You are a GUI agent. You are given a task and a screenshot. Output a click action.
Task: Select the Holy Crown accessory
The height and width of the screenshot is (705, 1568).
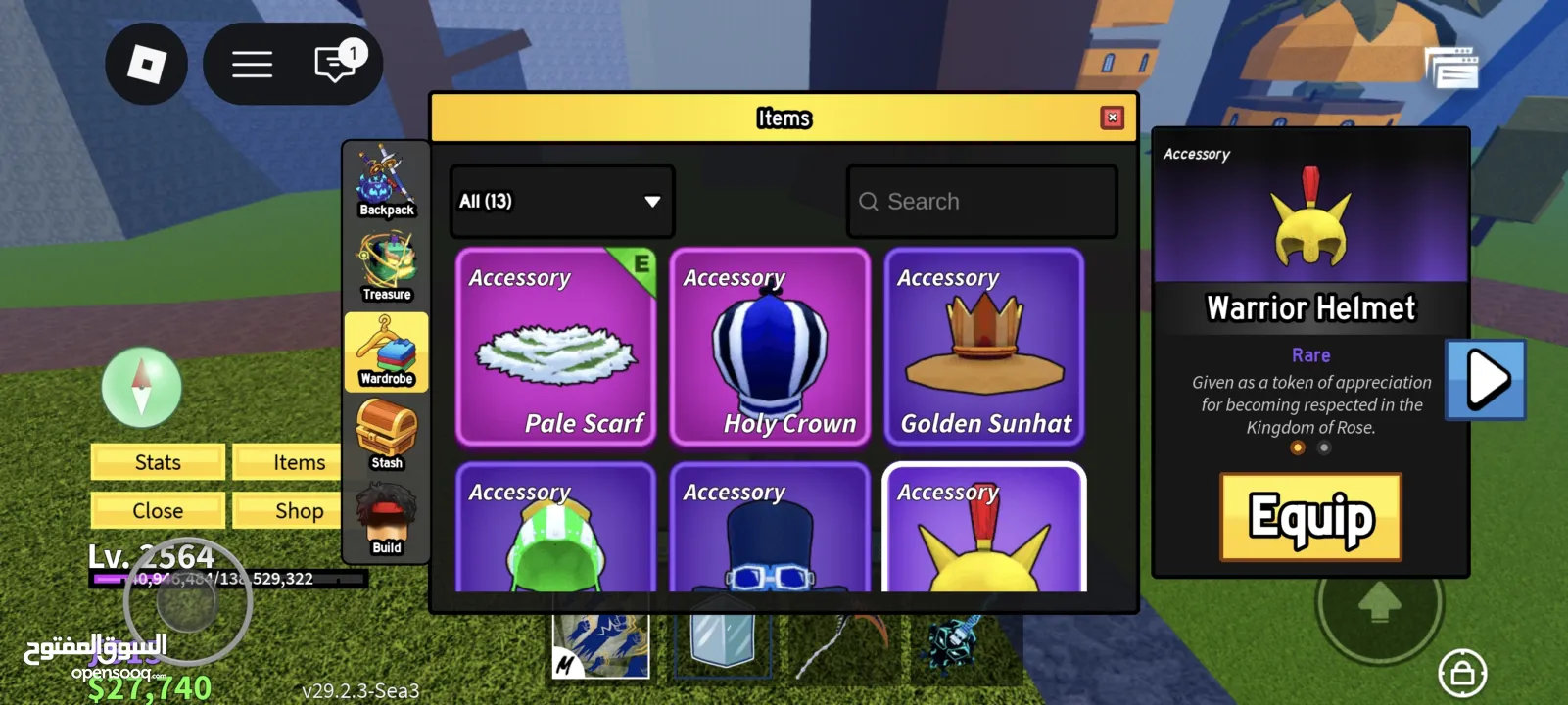(770, 347)
